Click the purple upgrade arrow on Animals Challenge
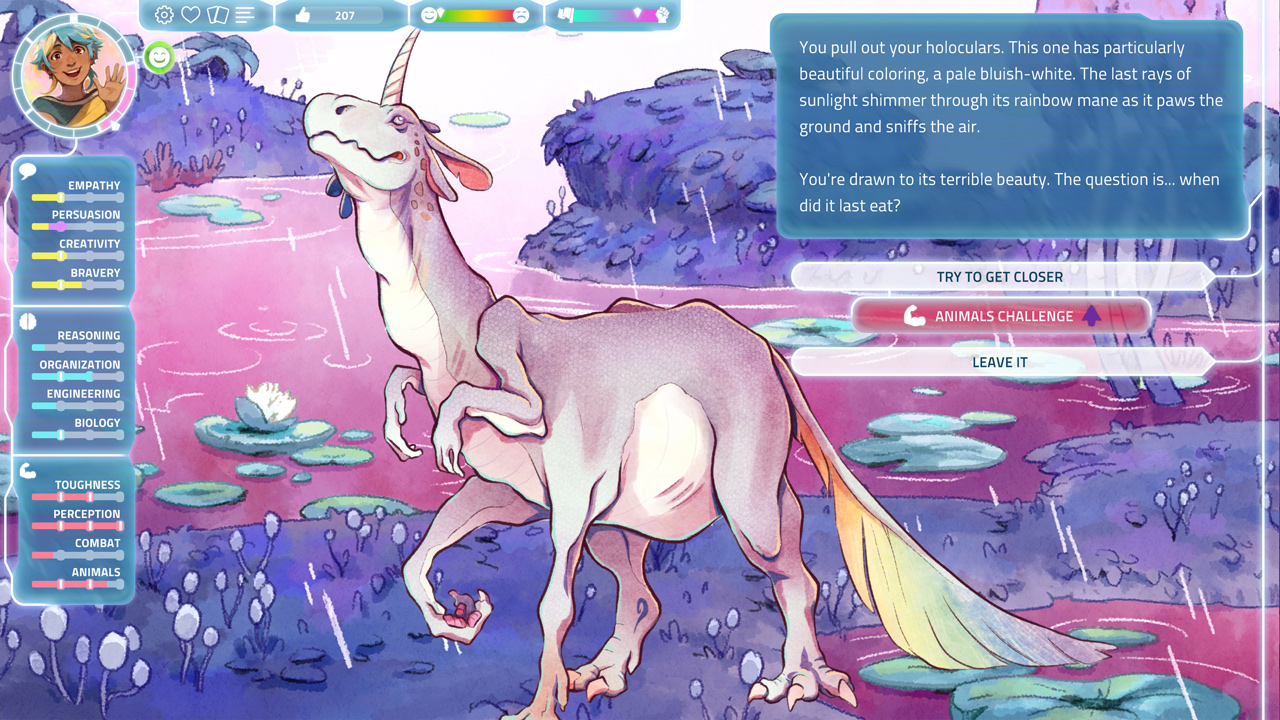 click(x=1091, y=315)
